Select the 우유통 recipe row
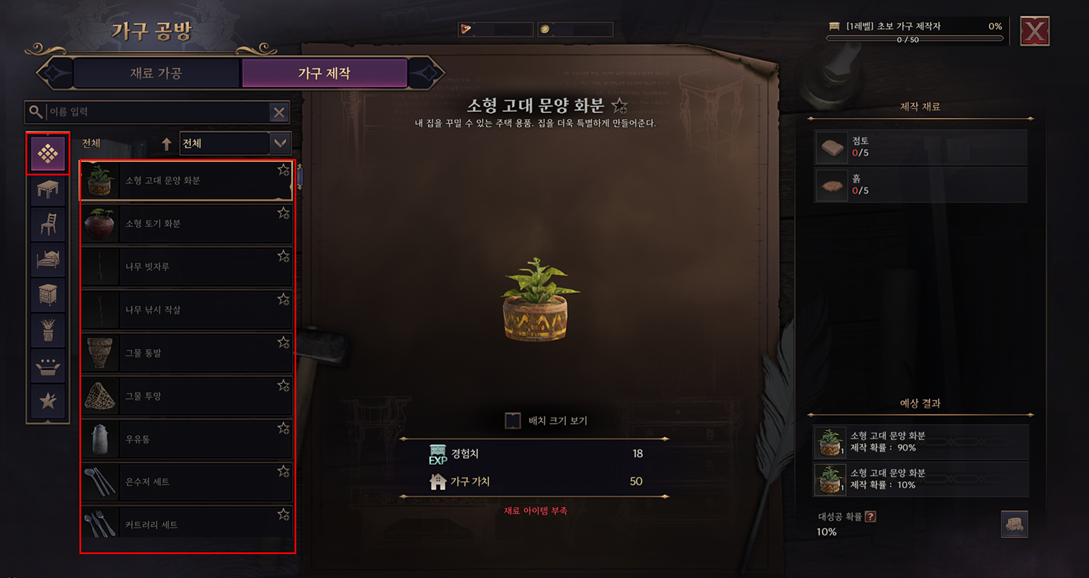The height and width of the screenshot is (578, 1089). click(186, 439)
